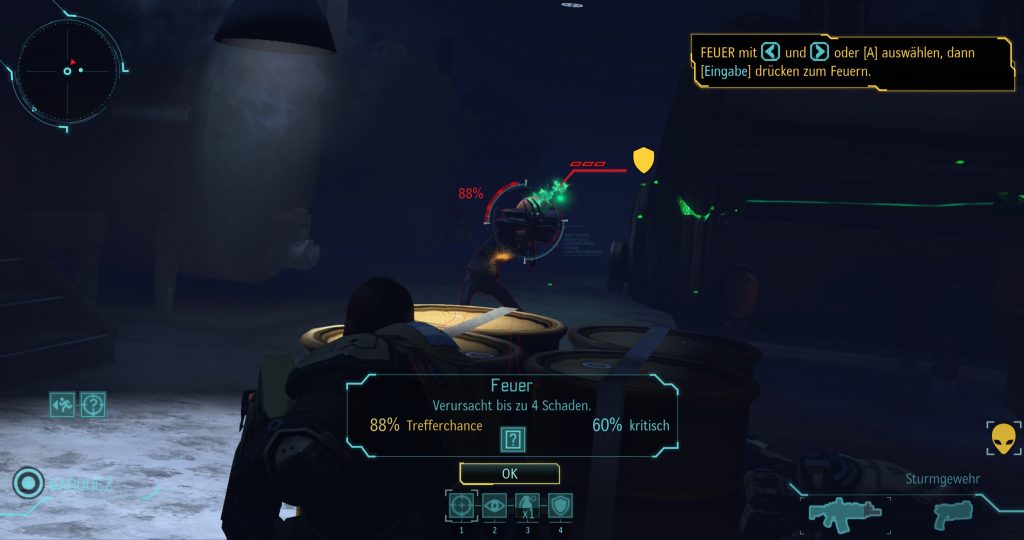1024x540 pixels.
Task: Click the question mark crosshair icon
Action: pyautogui.click(x=93, y=405)
